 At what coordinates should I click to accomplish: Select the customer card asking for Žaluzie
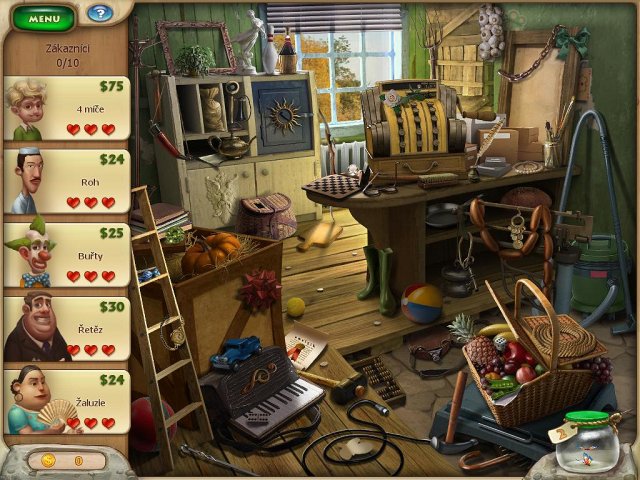67,401
